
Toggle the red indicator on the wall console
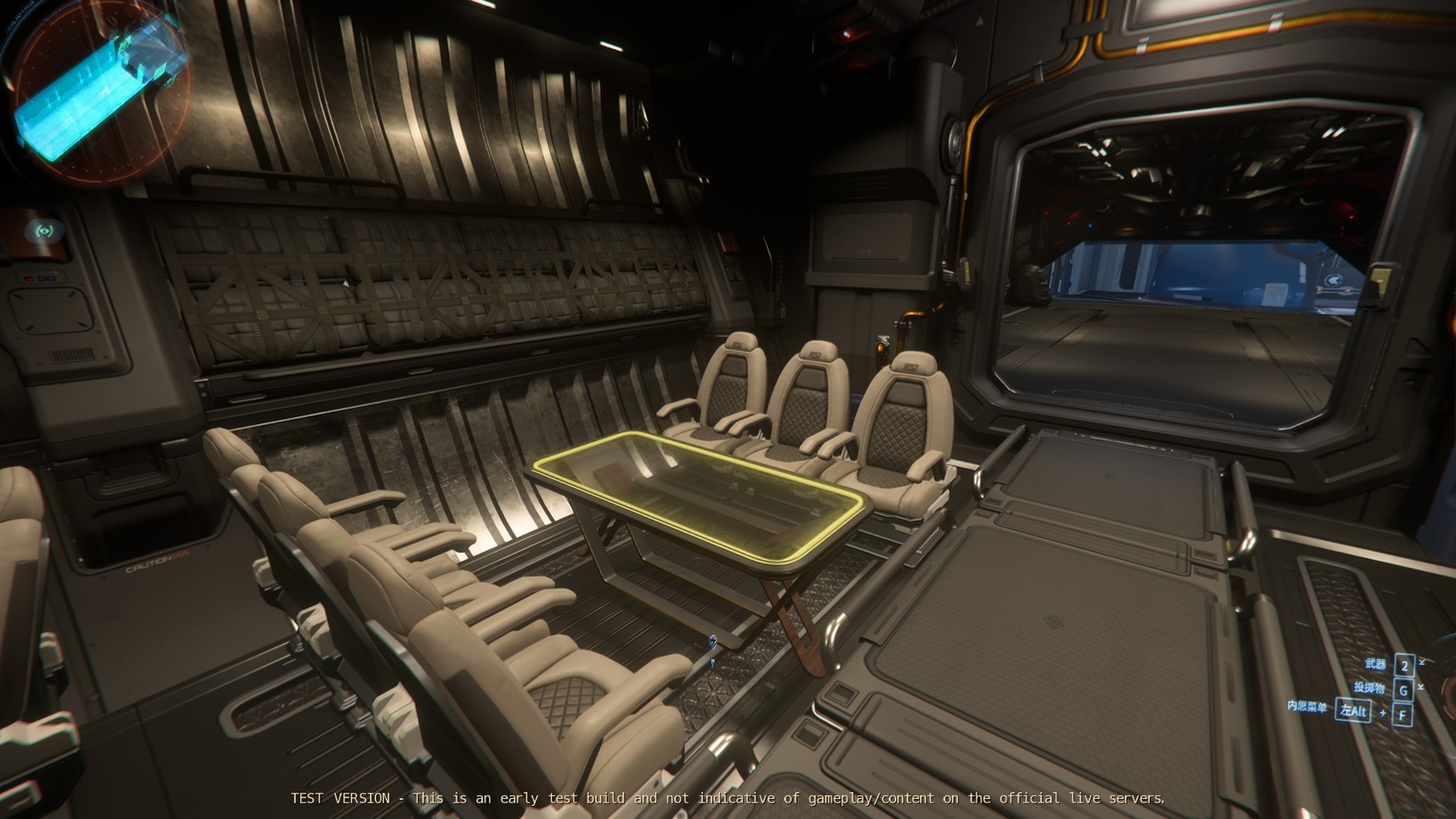coord(29,278)
